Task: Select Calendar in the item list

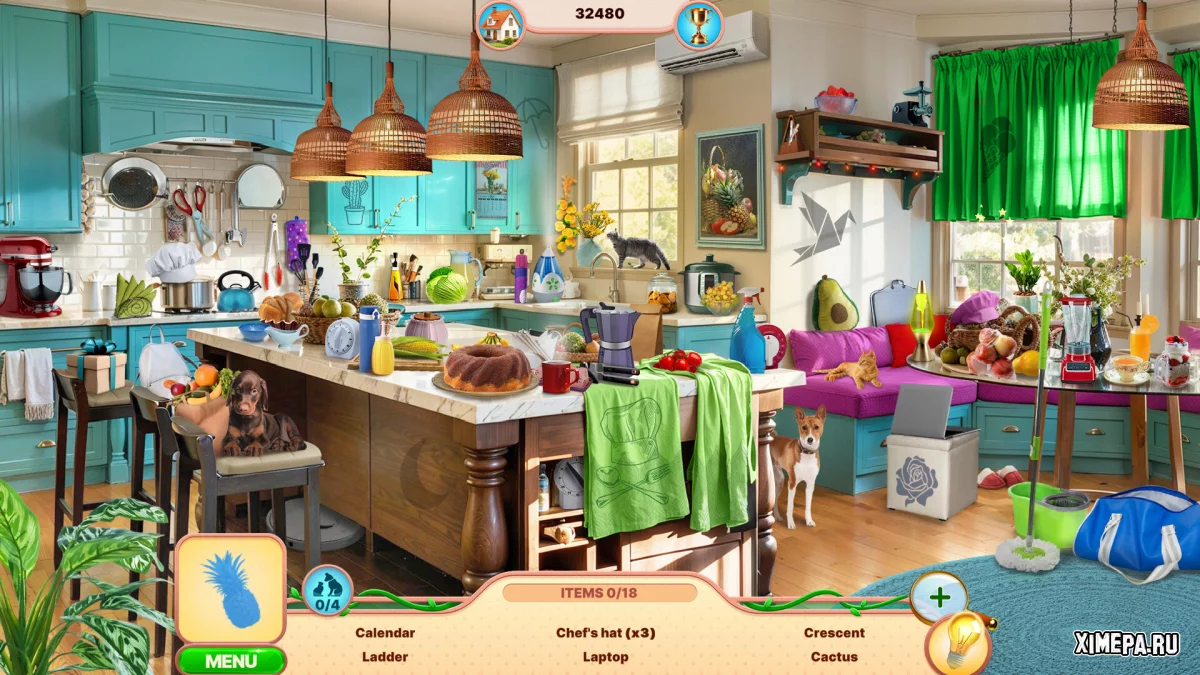Action: [x=385, y=633]
